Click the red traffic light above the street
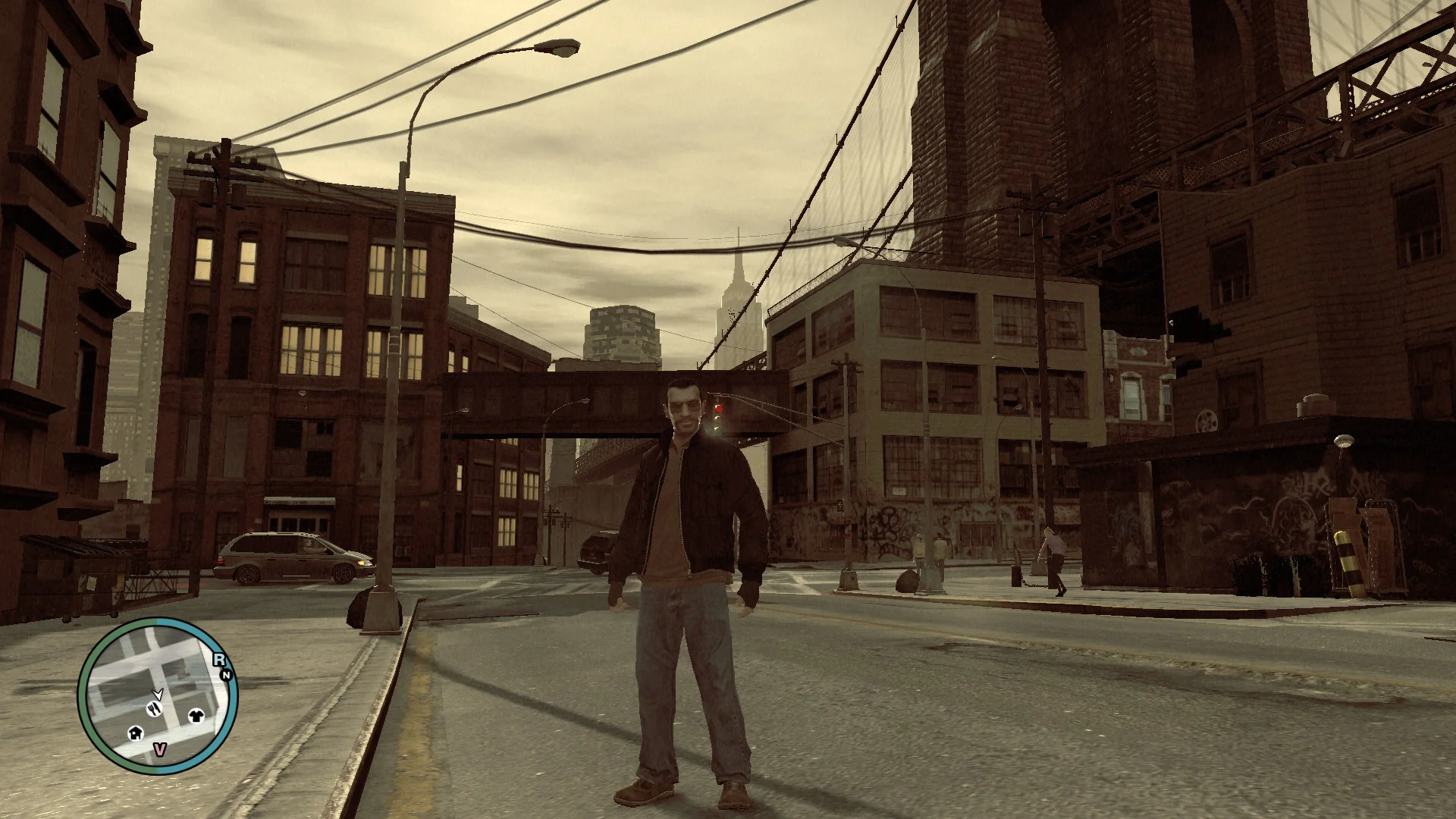This screenshot has width=1456, height=819. [720, 408]
